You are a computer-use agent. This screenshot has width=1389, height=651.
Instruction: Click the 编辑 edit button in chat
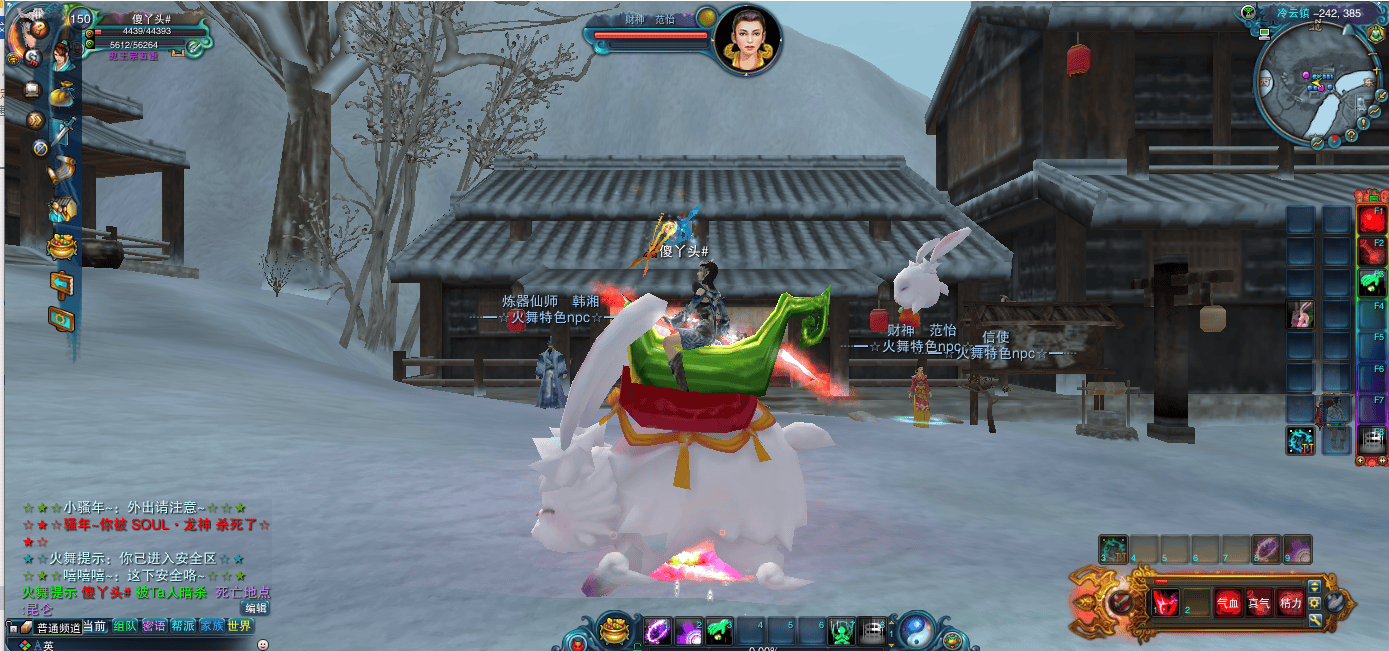[x=256, y=608]
